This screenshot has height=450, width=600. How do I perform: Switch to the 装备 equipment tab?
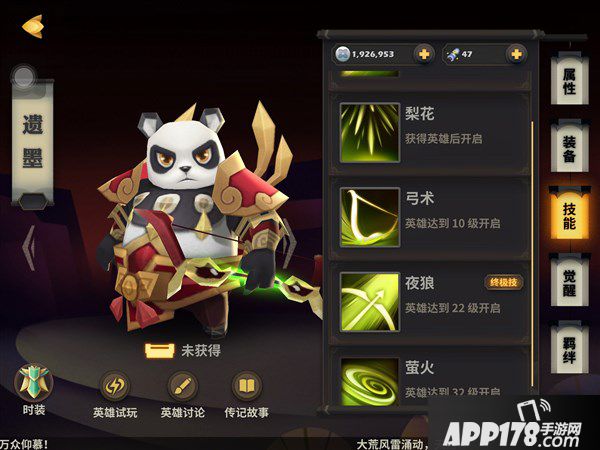coord(568,148)
